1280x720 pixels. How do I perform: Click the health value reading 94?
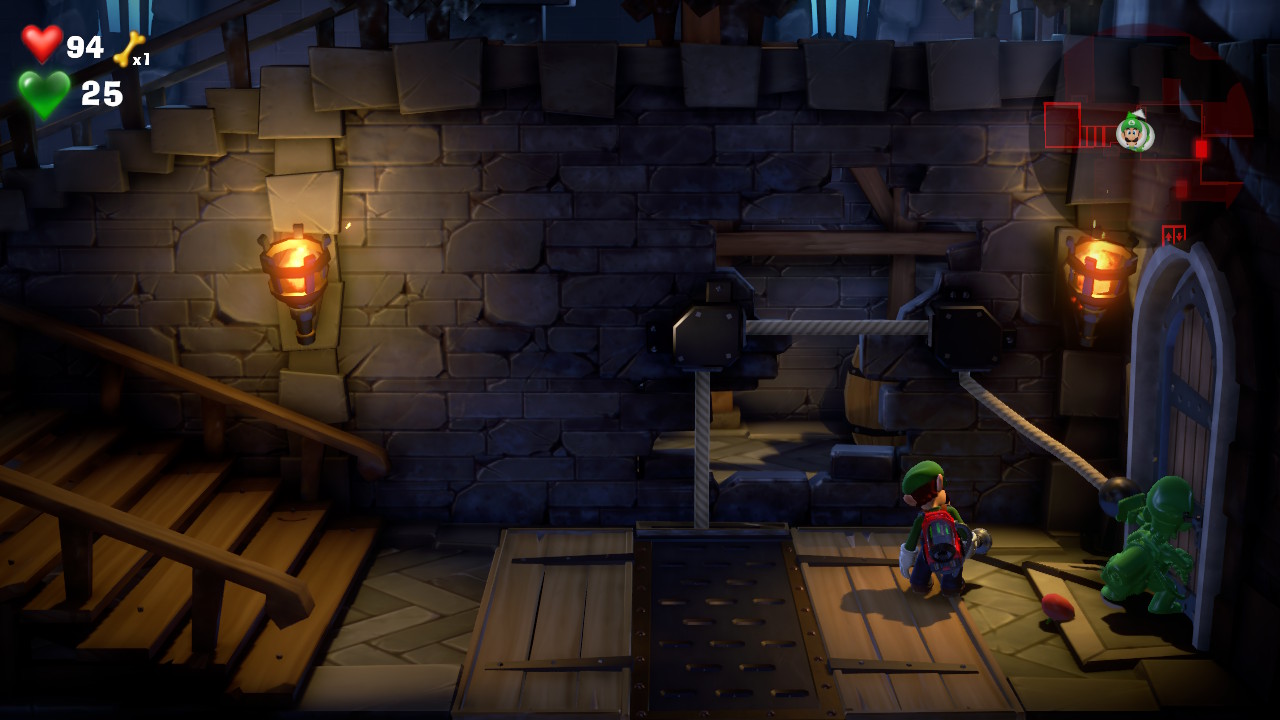86,46
